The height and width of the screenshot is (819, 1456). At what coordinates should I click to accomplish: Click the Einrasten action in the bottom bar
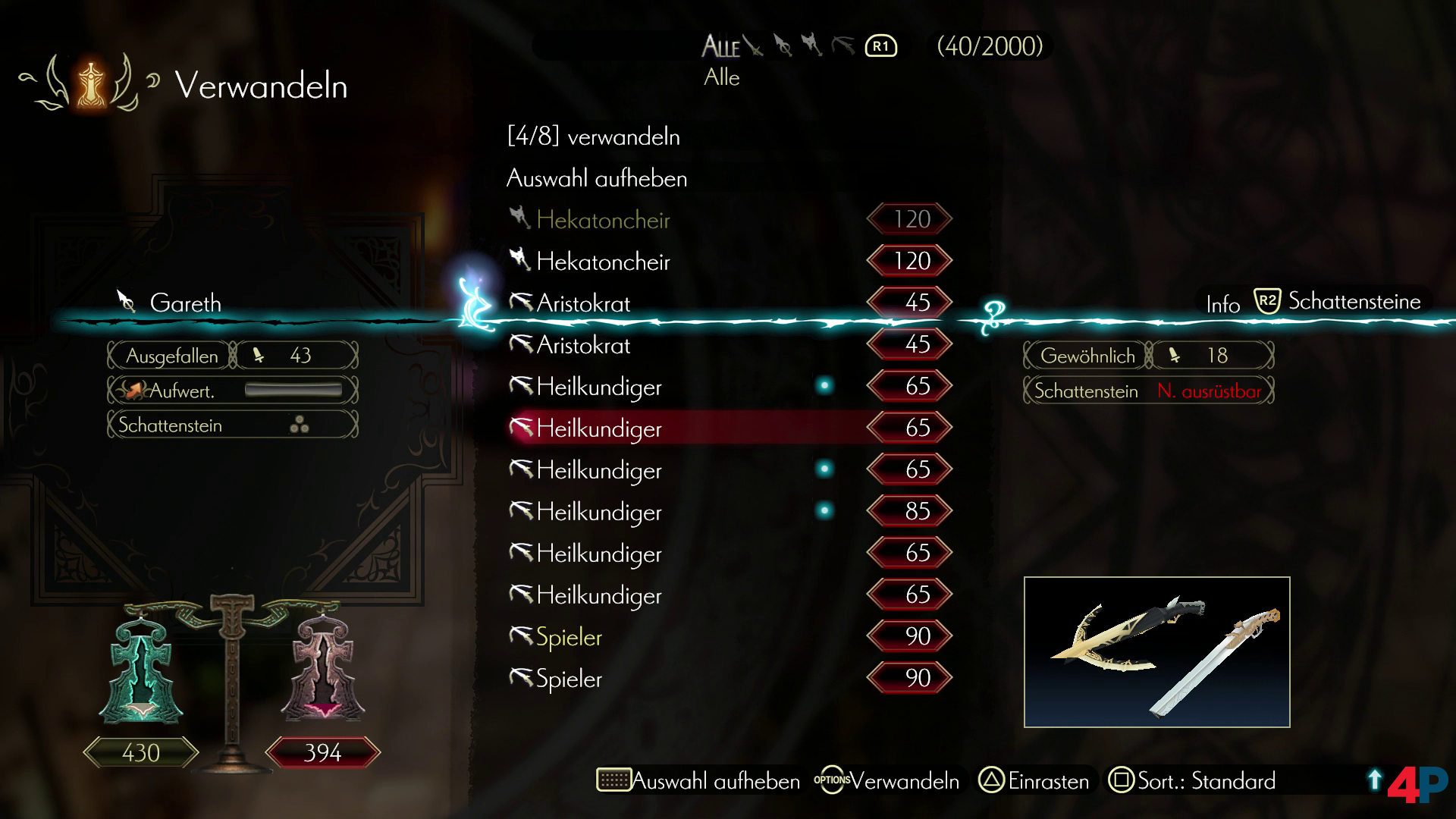coord(1034,781)
